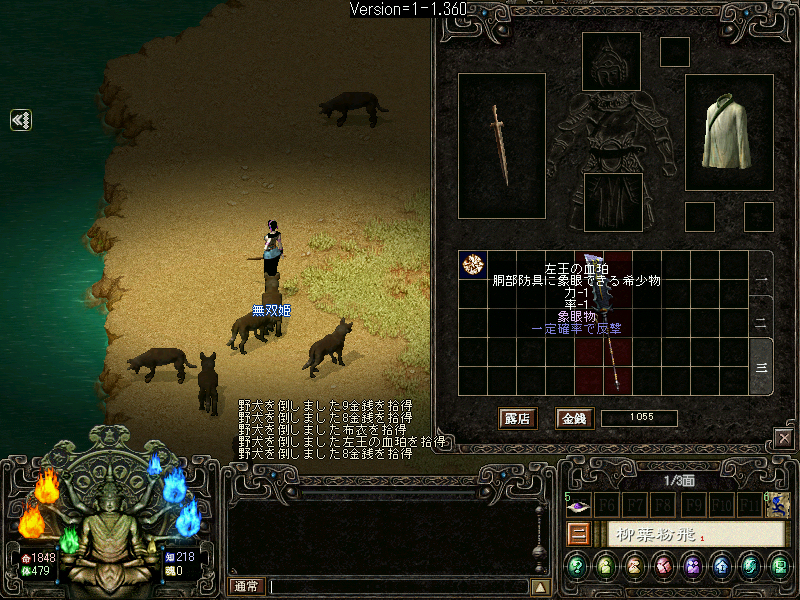Expand the left-side double-arrow panel toggle
Screen dimensions: 800x600
[x=21, y=120]
